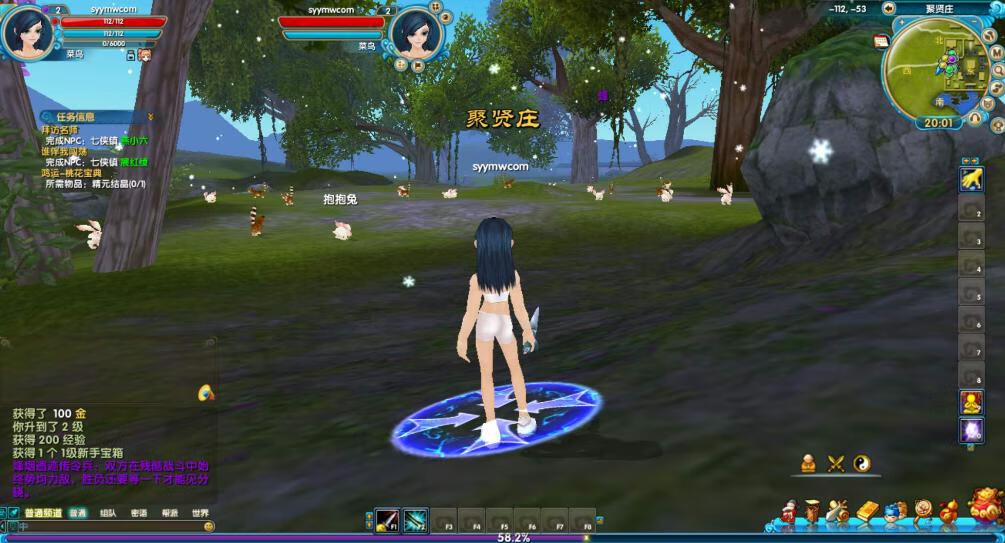Select the 密语 whisper chat tab
This screenshot has width=1005, height=543.
139,513
